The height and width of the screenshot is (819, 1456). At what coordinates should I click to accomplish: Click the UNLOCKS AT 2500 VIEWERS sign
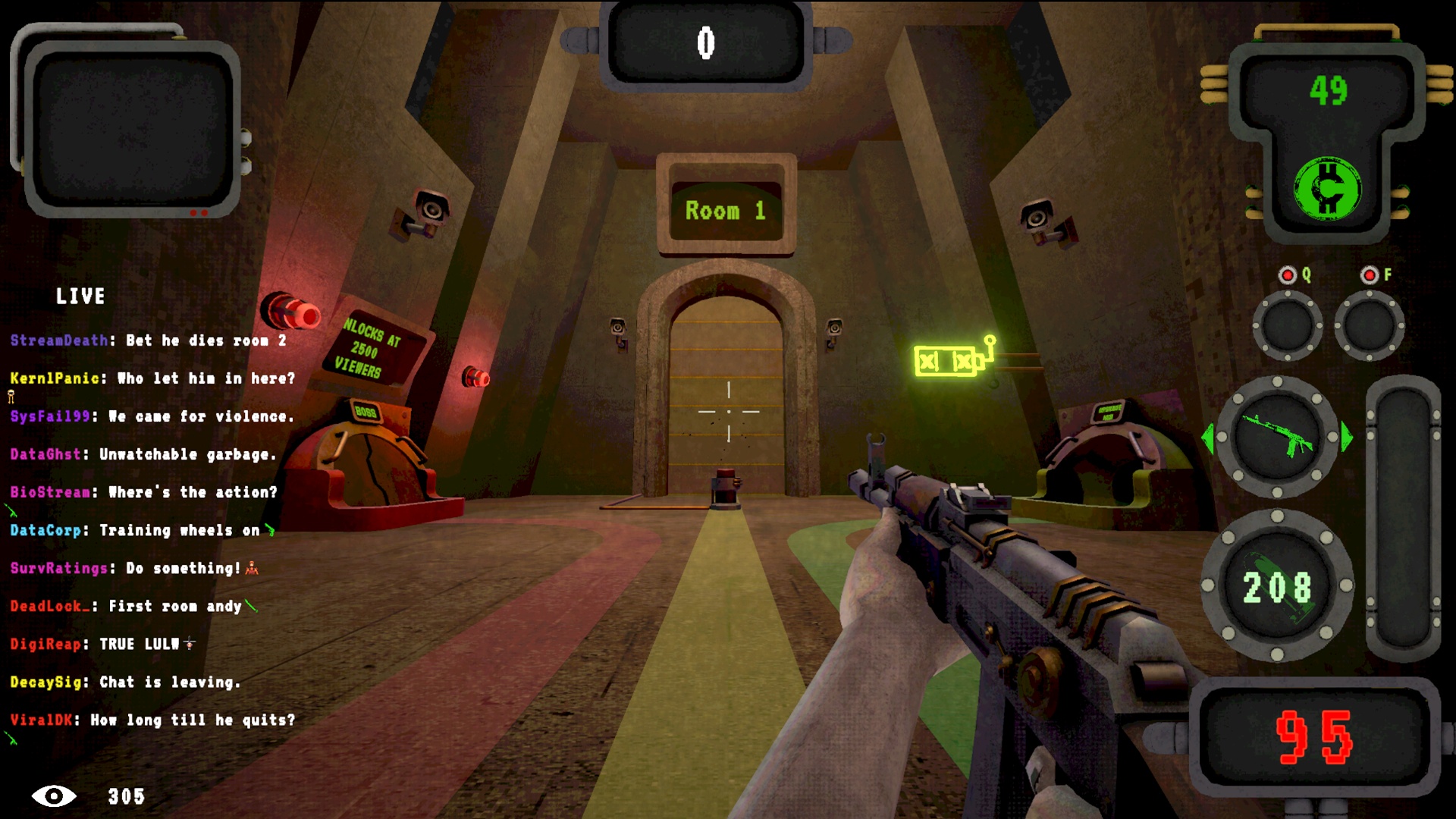(x=369, y=350)
